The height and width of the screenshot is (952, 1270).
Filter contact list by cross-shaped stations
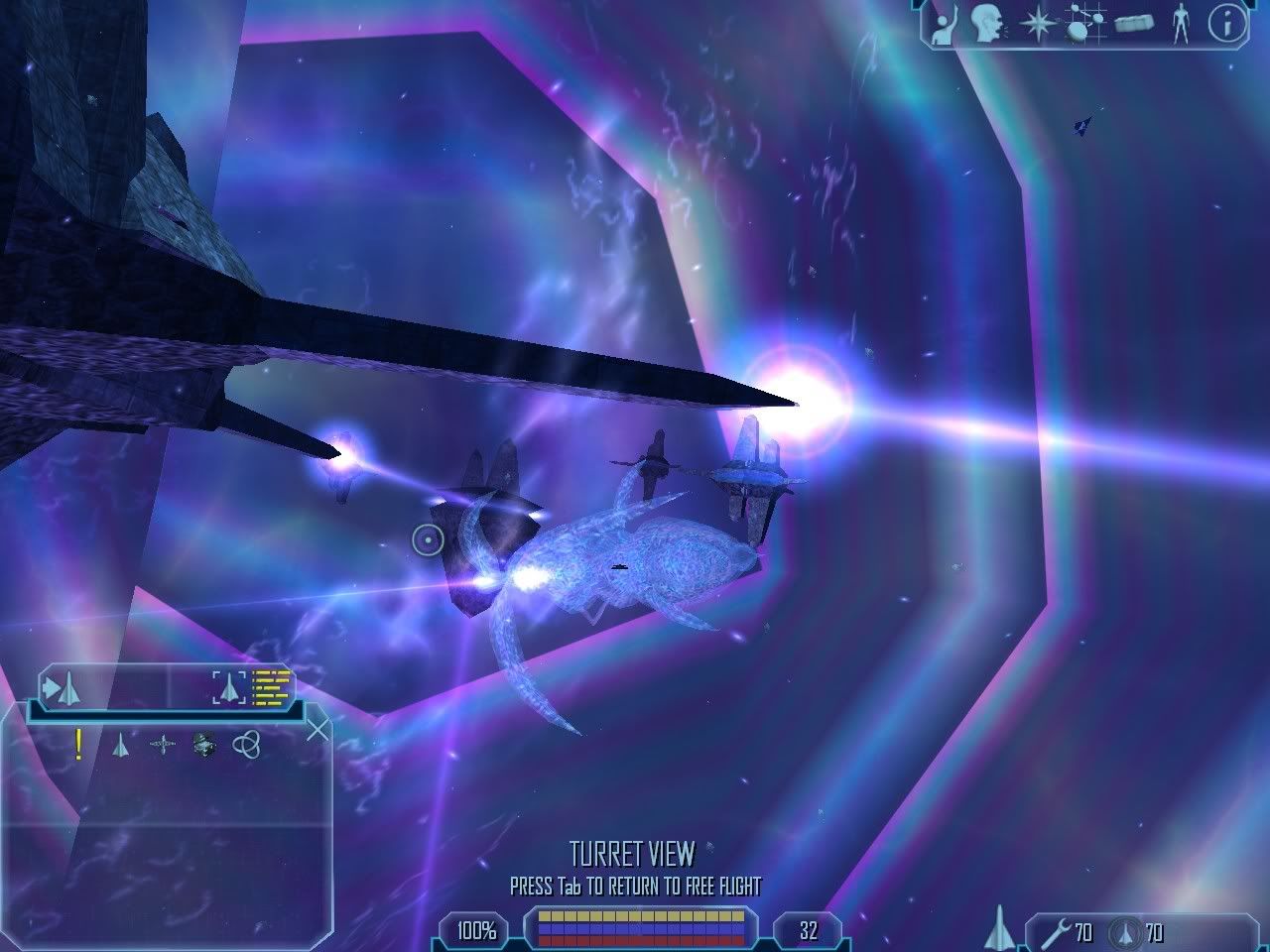coord(163,744)
